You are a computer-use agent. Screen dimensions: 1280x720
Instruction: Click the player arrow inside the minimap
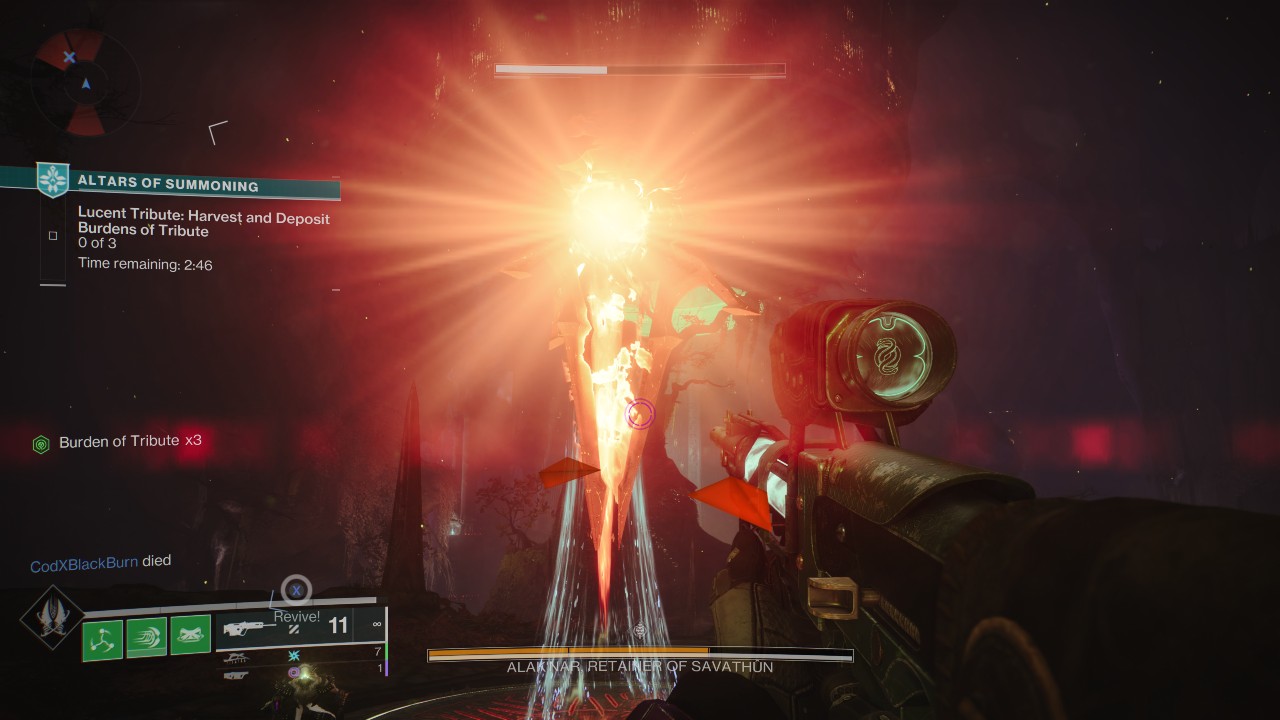pos(86,84)
